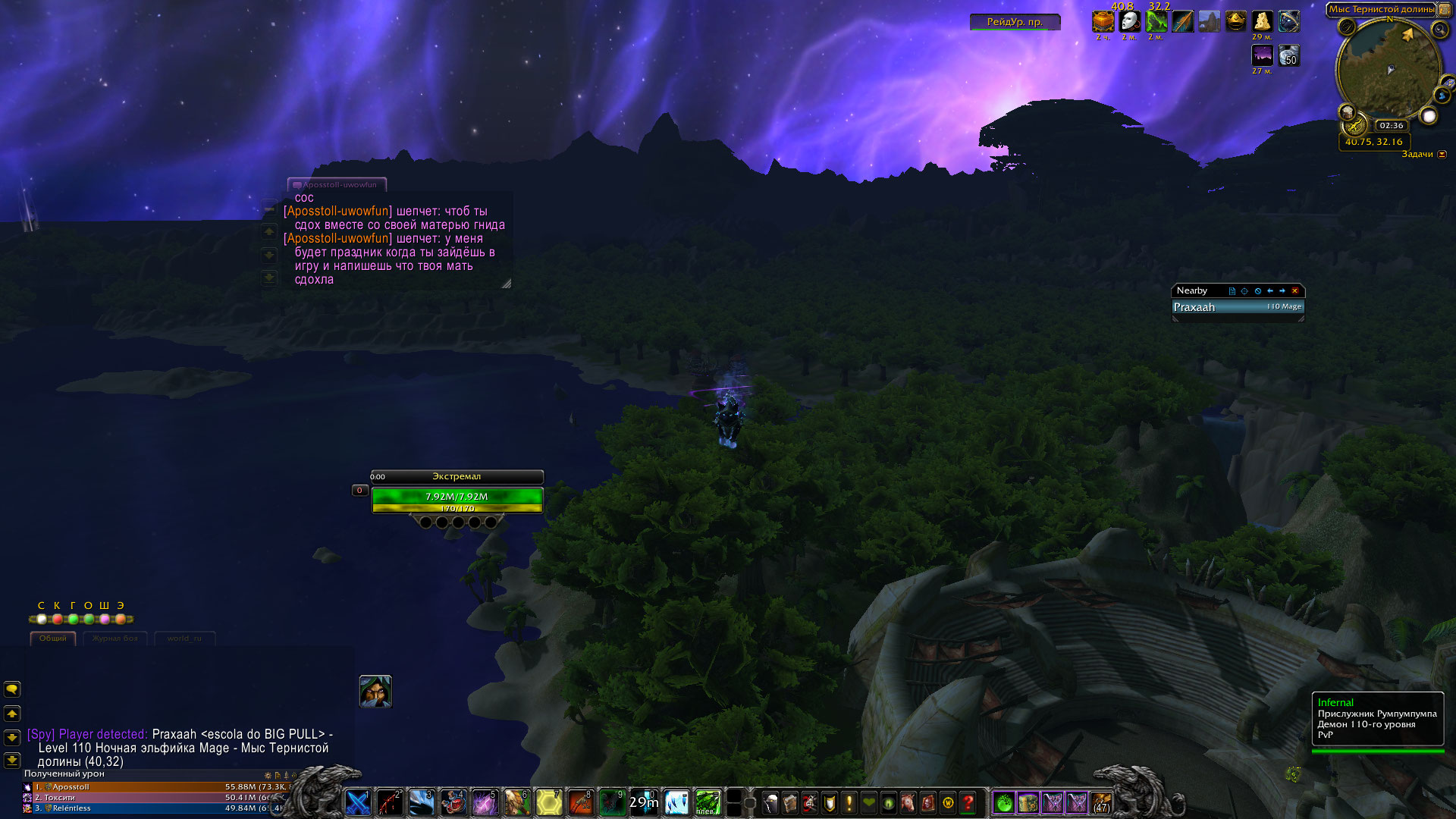Open the world map button beside zone name
The image size is (1456, 819).
(1445, 10)
